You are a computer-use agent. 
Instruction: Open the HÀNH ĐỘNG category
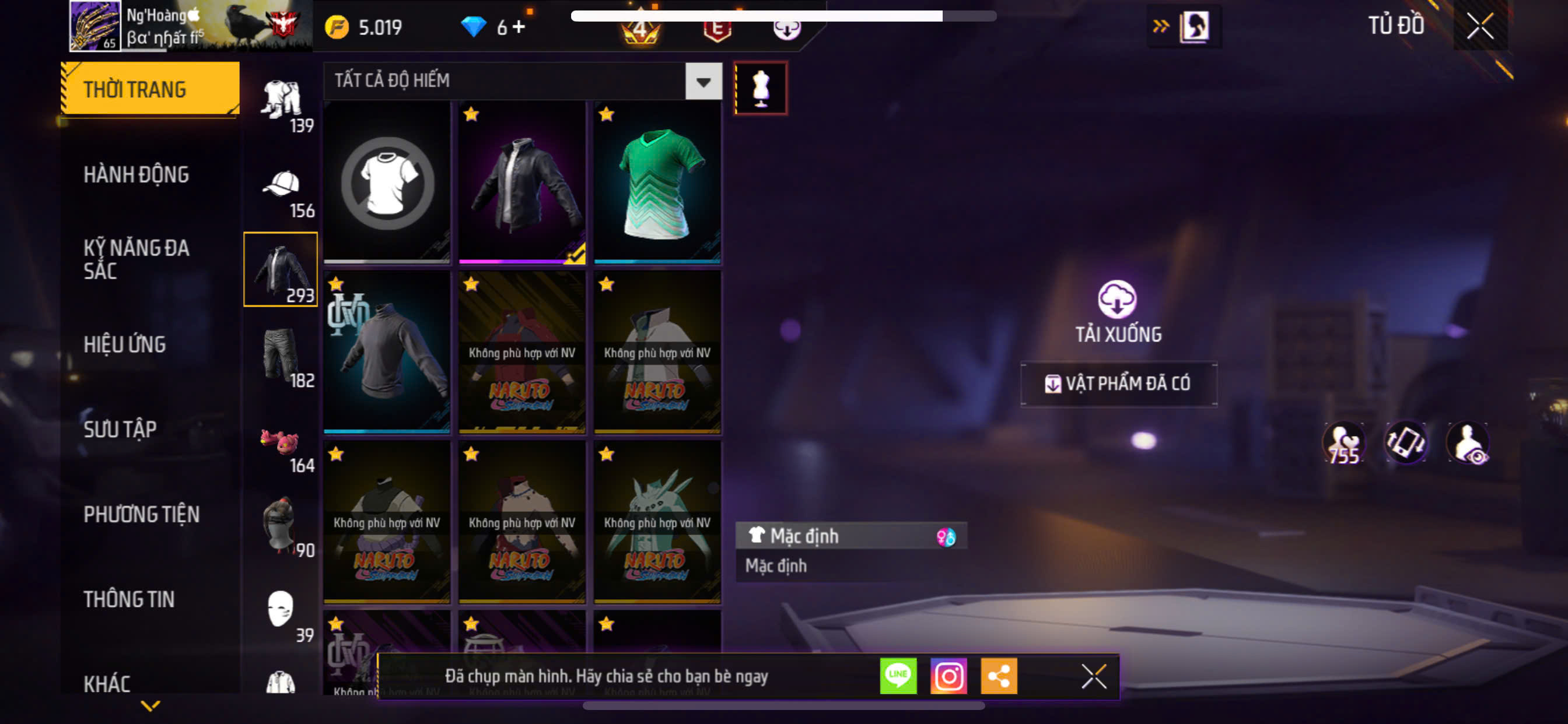[136, 175]
